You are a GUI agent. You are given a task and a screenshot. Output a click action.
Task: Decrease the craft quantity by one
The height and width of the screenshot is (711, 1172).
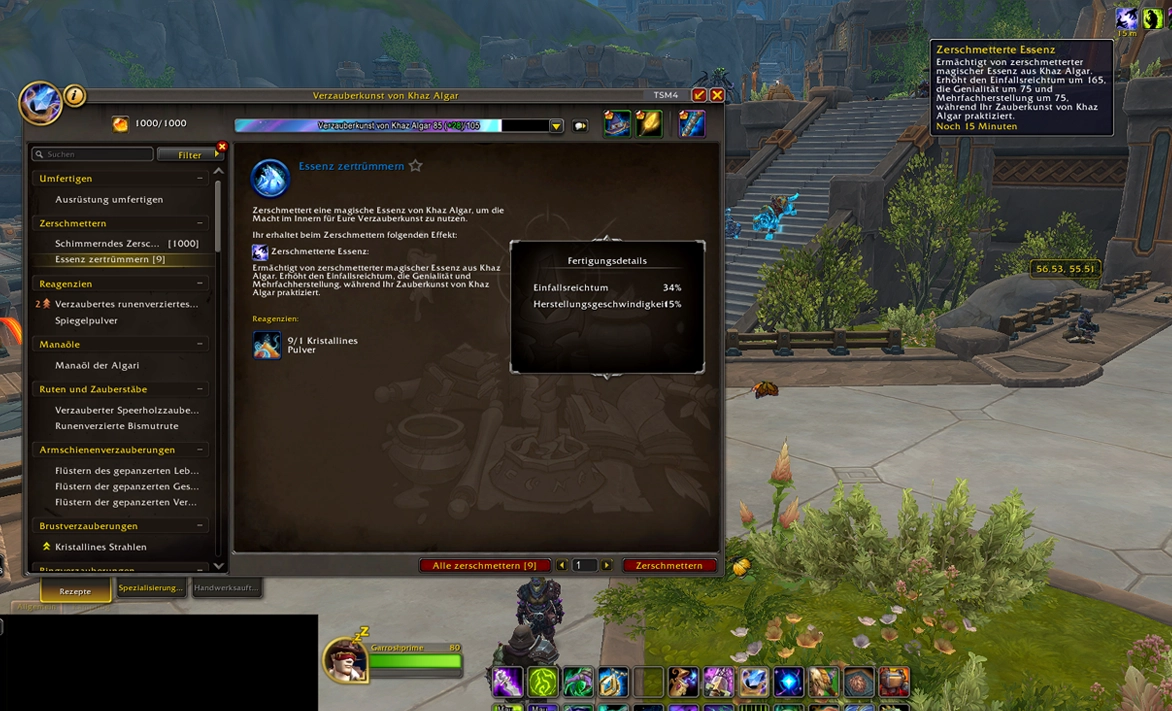[562, 565]
